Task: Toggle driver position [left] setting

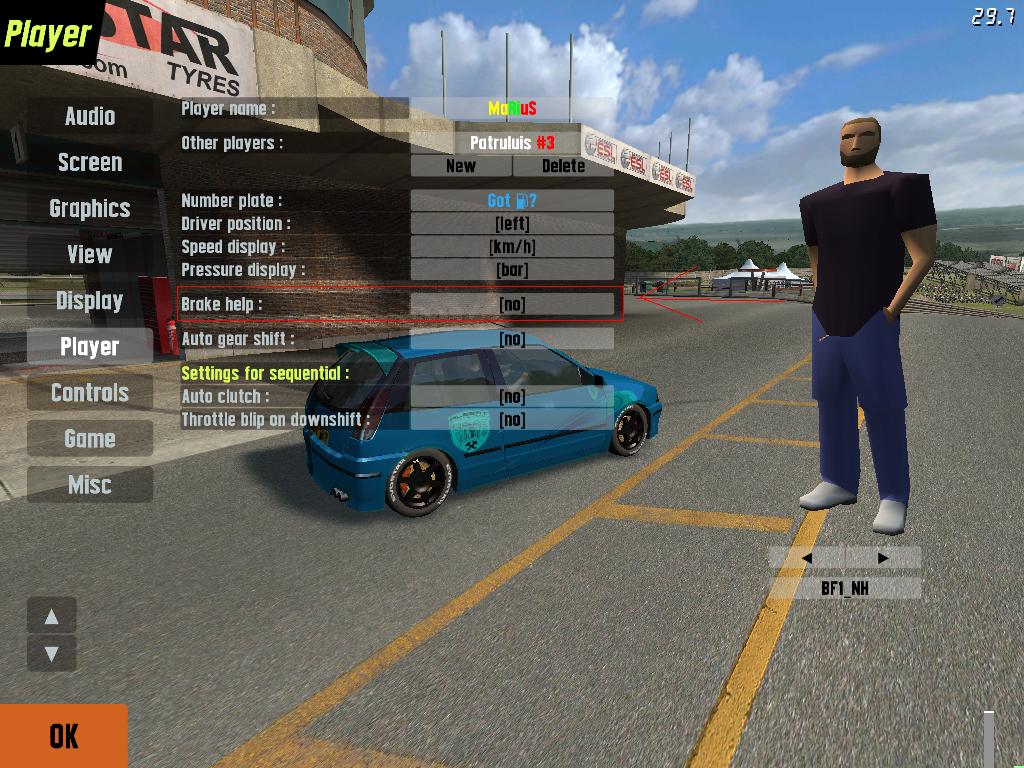Action: click(512, 223)
